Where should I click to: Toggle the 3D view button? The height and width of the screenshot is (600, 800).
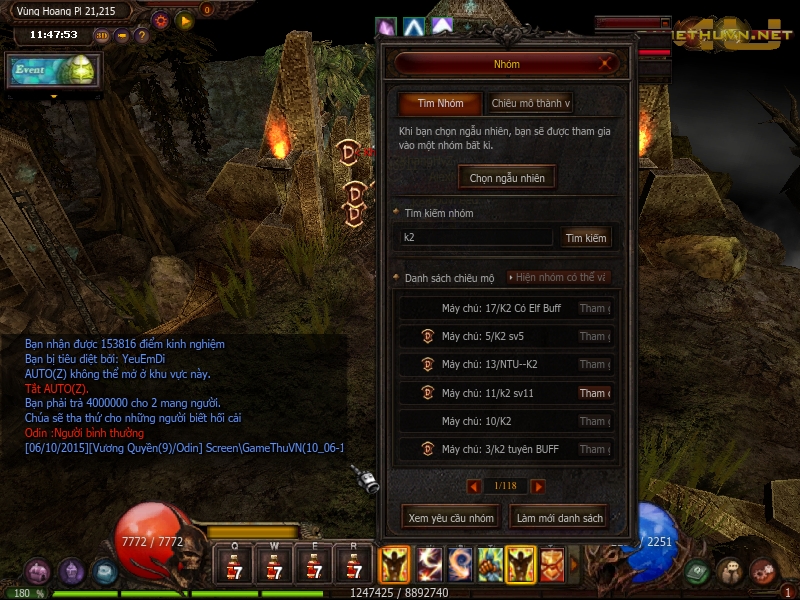102,35
